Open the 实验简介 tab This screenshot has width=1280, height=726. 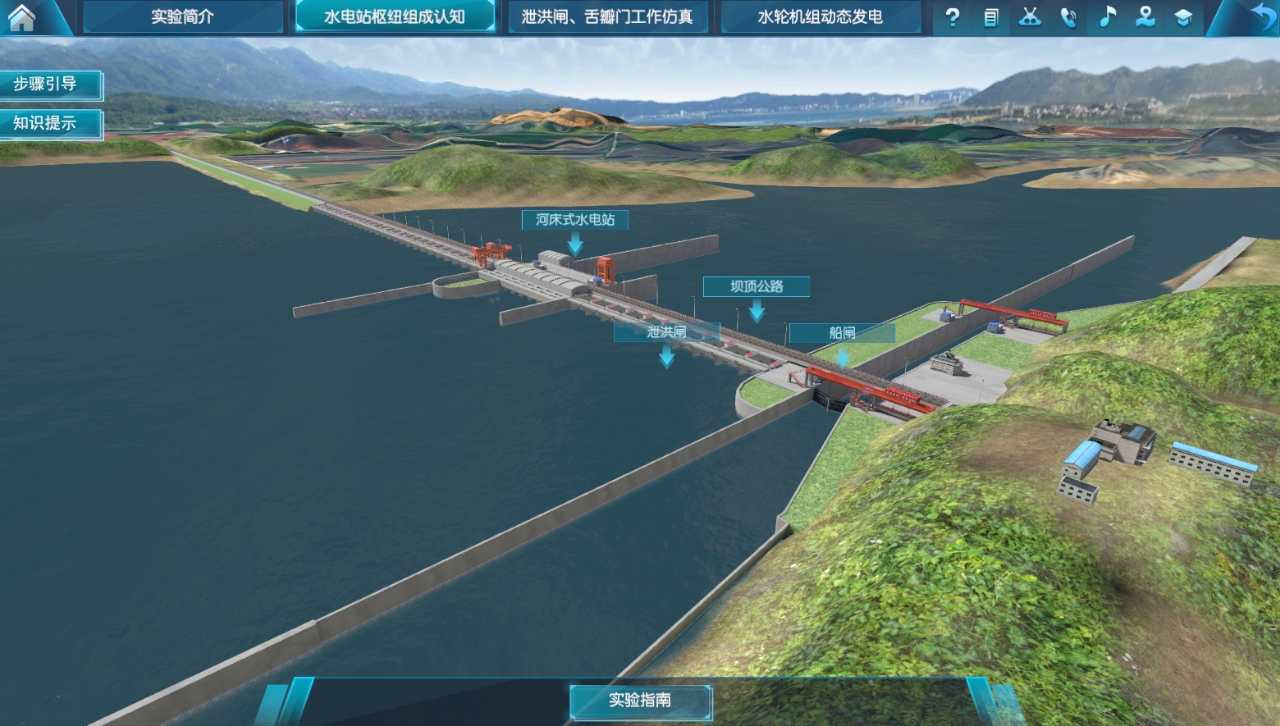(182, 17)
